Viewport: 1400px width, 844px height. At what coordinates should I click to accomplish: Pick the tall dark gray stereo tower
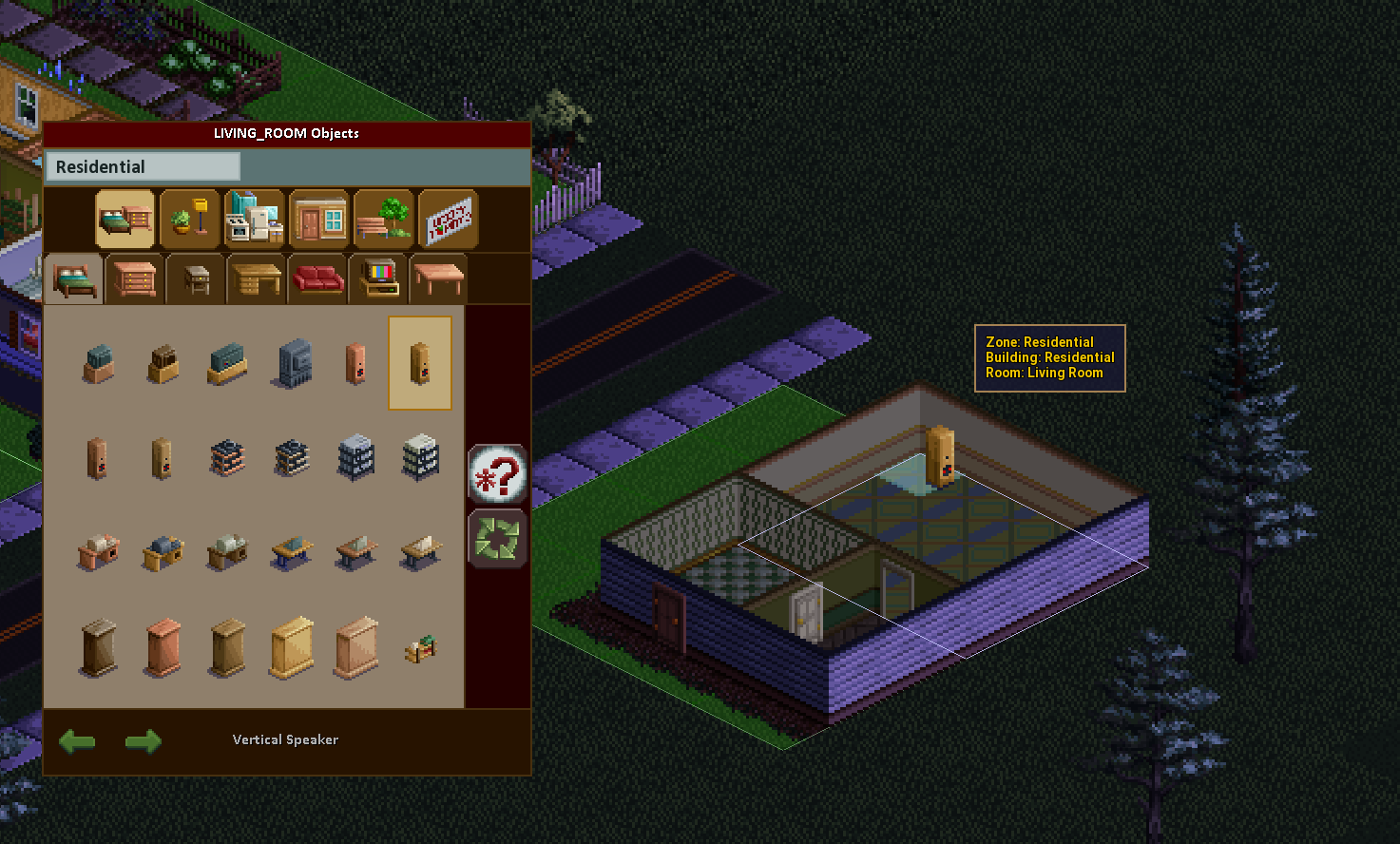[x=294, y=363]
